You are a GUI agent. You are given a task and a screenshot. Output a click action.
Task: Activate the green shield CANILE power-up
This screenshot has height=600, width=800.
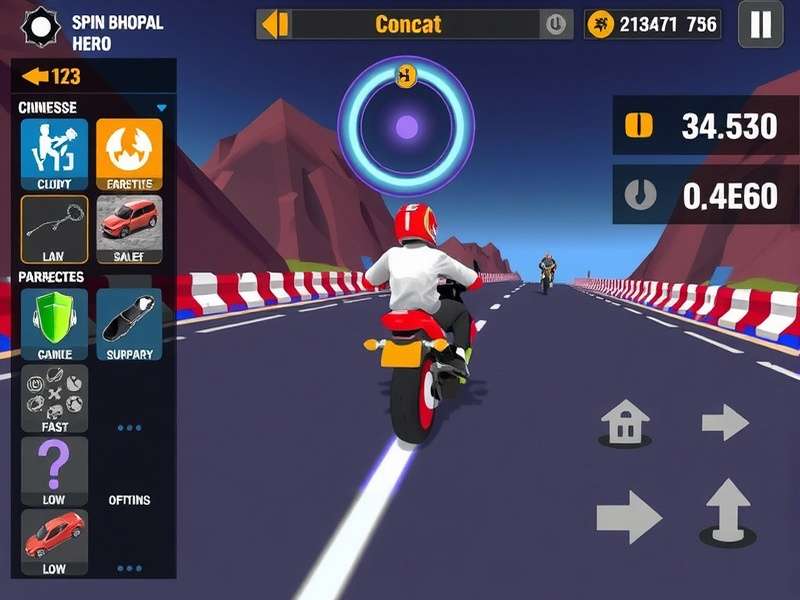(54, 322)
